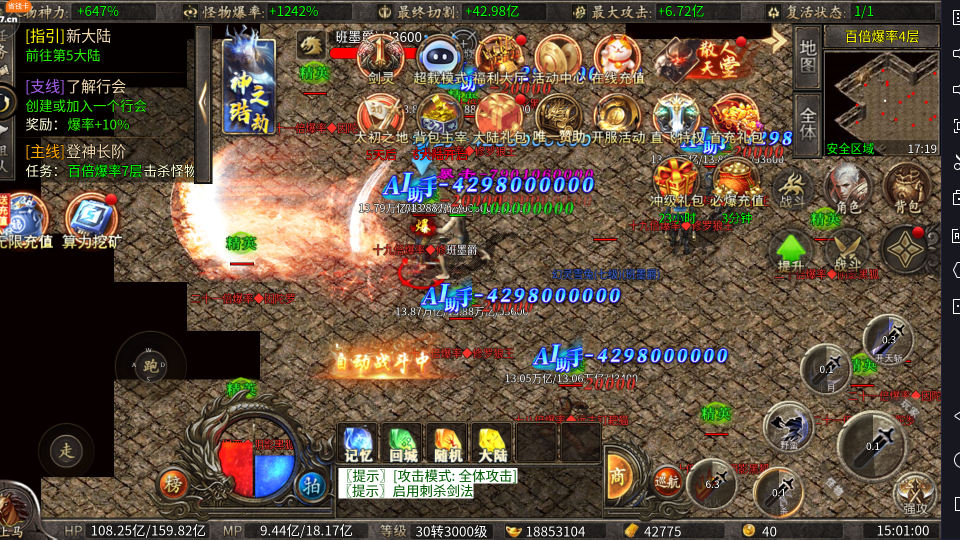Use the 随机 random teleport slot

pos(447,442)
